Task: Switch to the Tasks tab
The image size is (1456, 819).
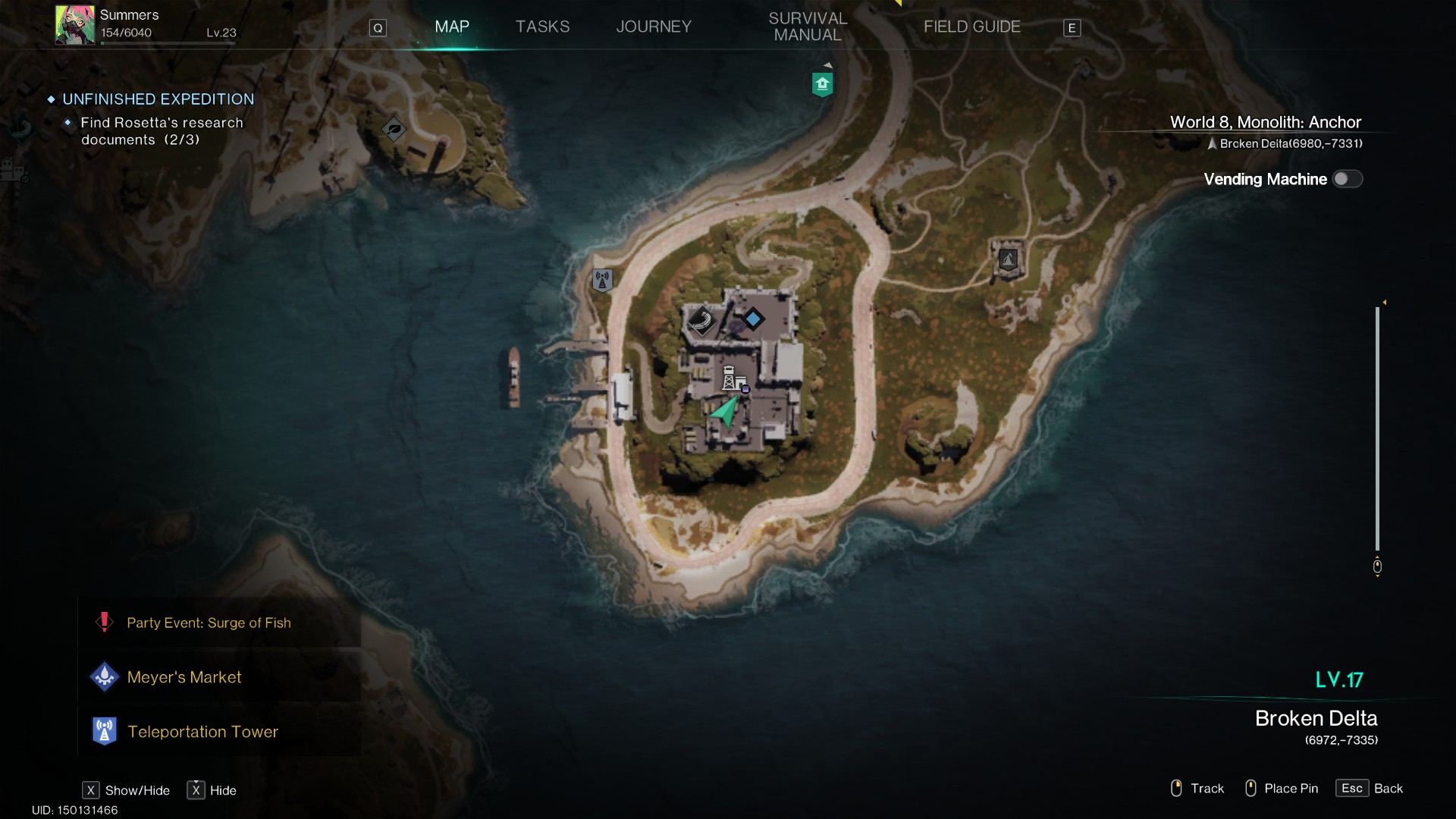Action: [x=542, y=27]
